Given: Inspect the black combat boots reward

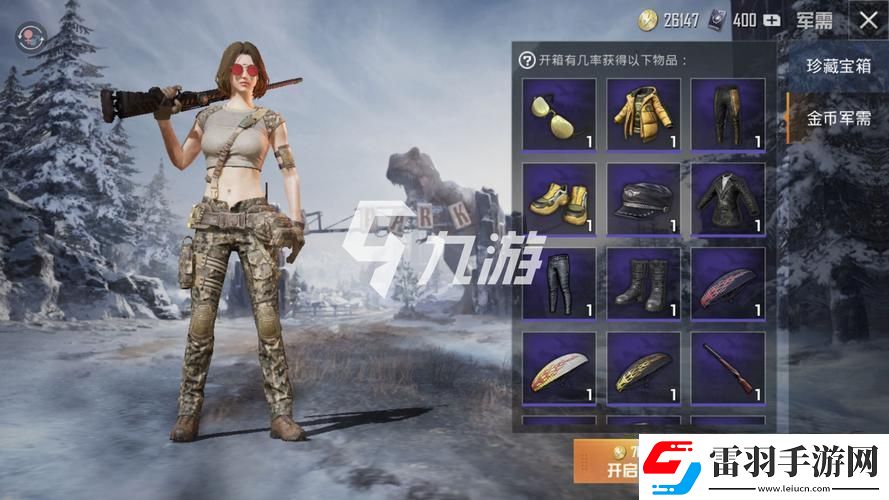Looking at the screenshot, I should click(643, 283).
